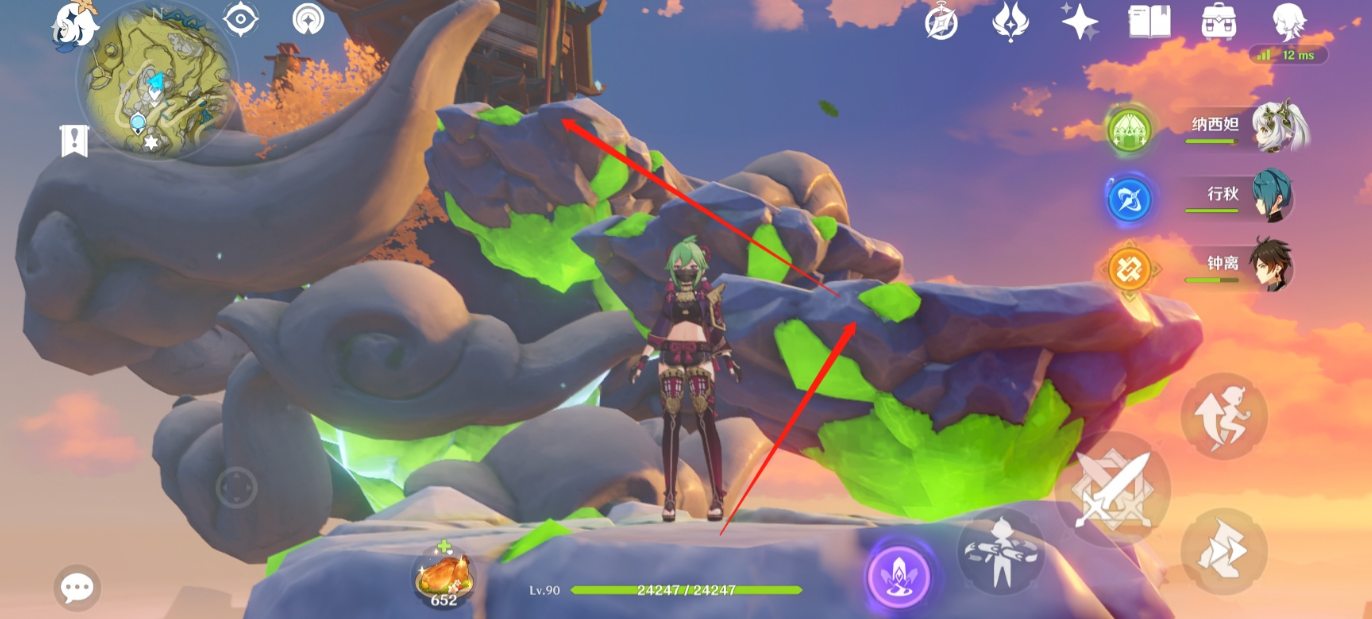Open the character screen icon
The image size is (1372, 619).
click(x=1288, y=21)
